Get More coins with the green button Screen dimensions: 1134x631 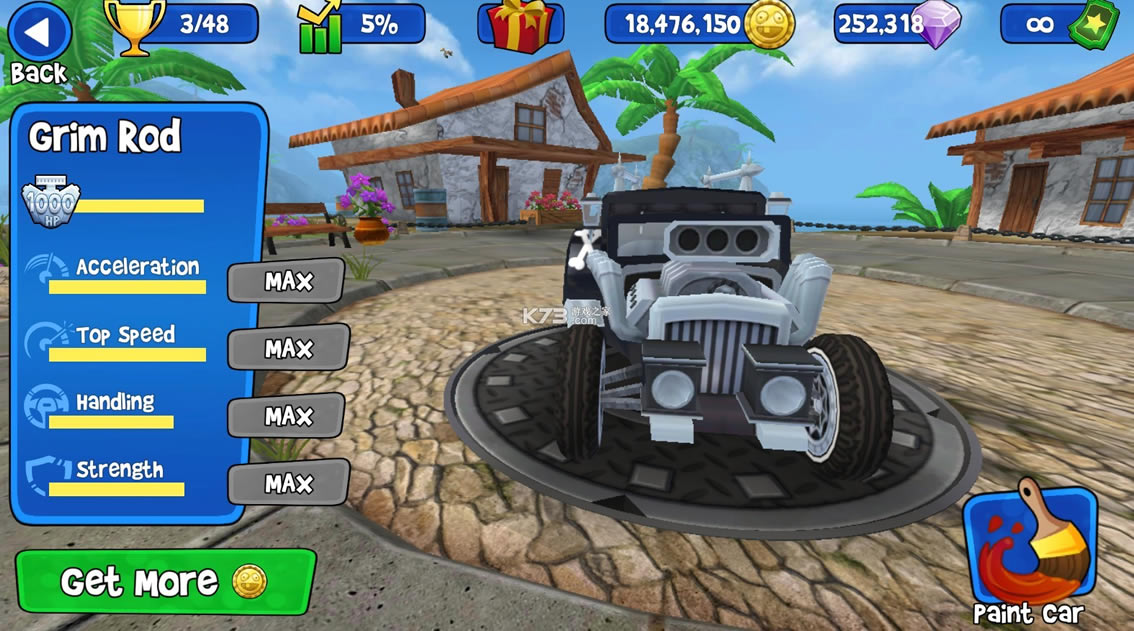coord(165,581)
